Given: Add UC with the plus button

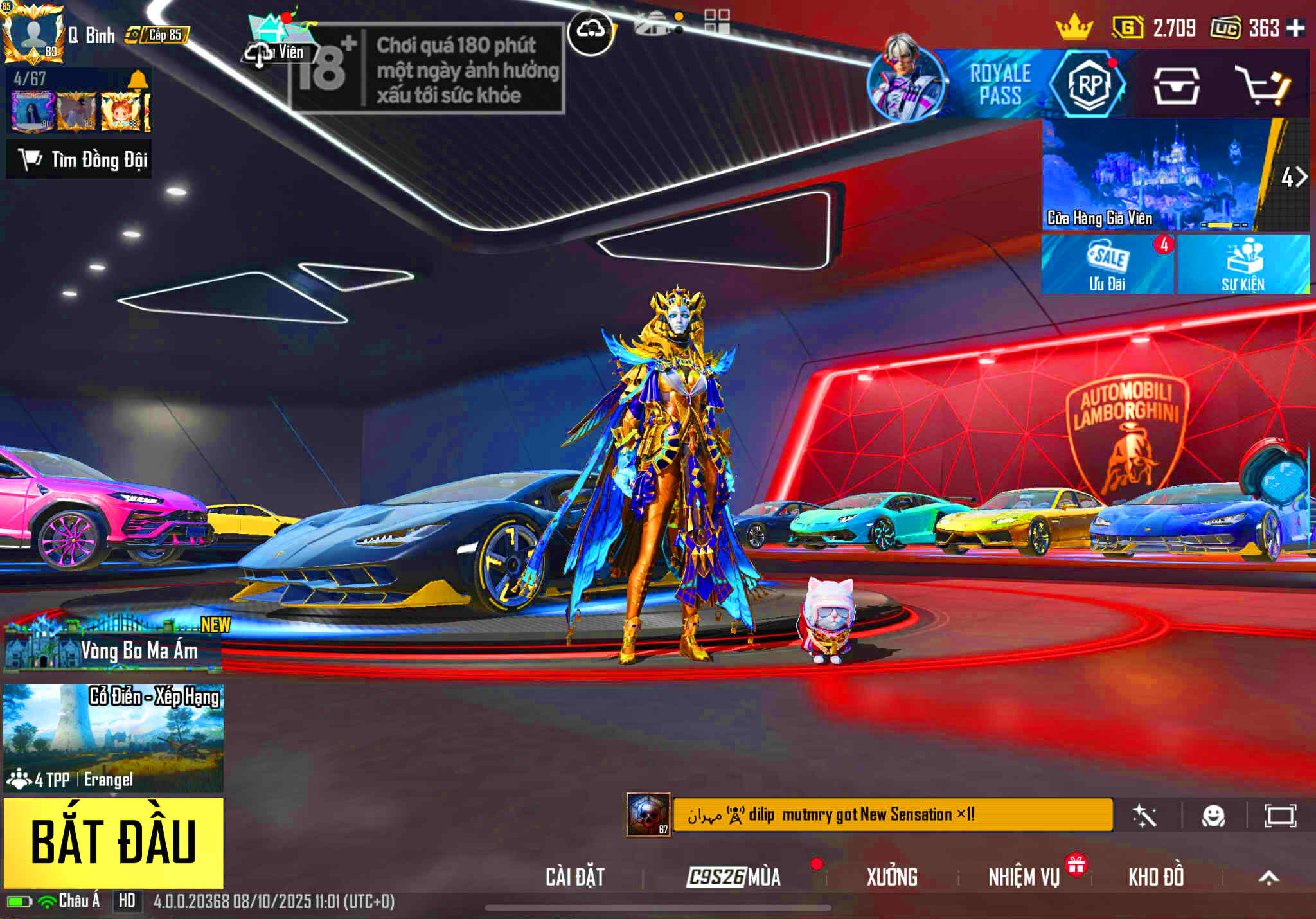Looking at the screenshot, I should coord(1296,28).
